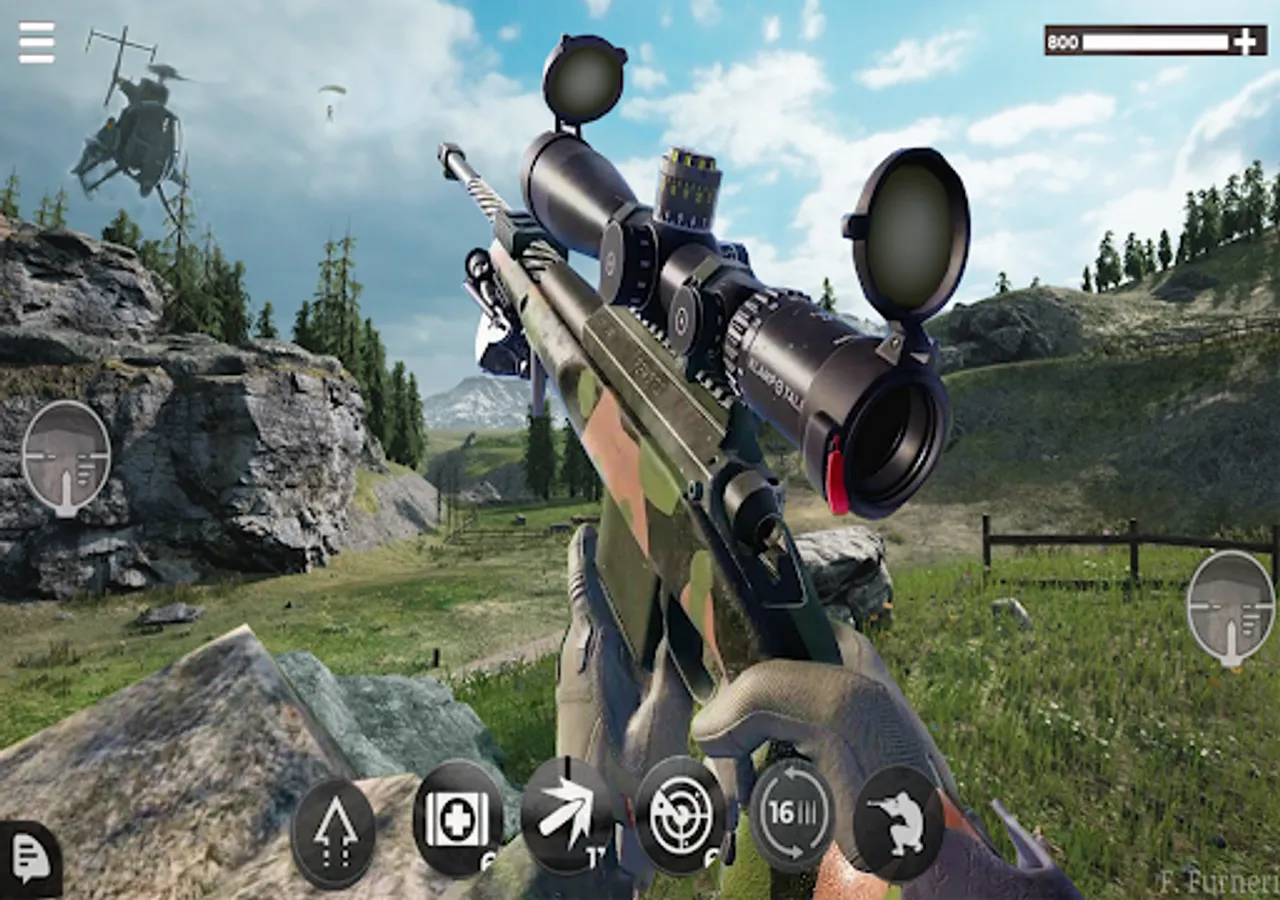Image resolution: width=1280 pixels, height=900 pixels.
Task: Activate the radar scan ability
Action: point(680,816)
